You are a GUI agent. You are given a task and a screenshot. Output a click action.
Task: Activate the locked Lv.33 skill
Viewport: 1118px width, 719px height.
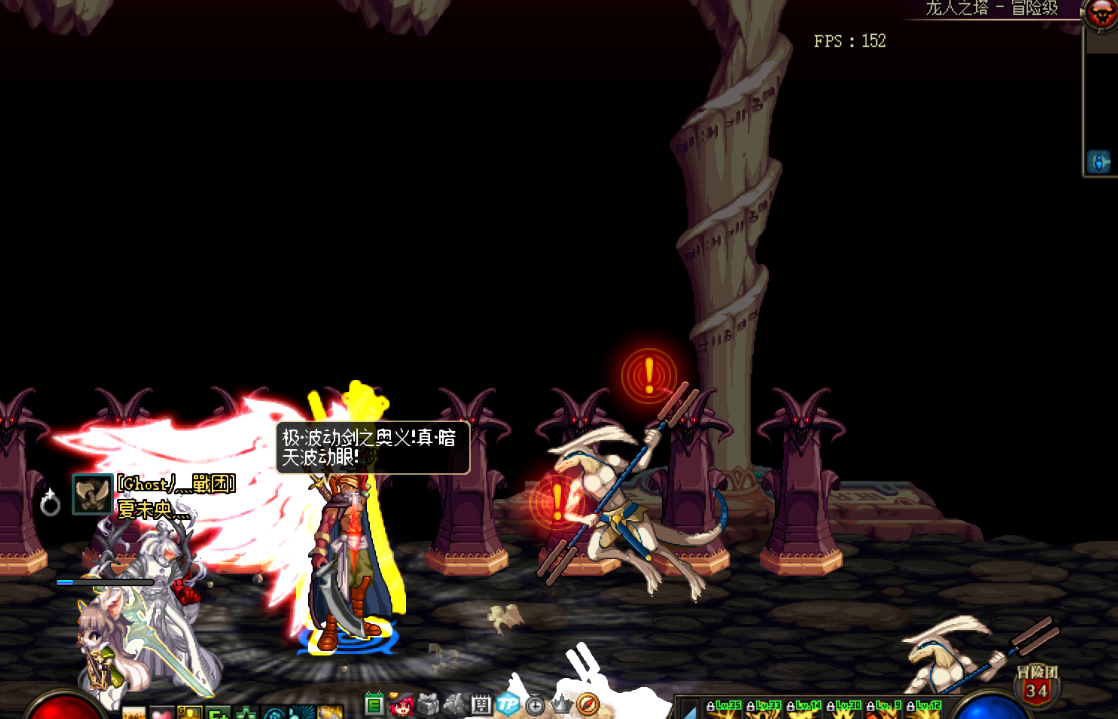(x=764, y=710)
